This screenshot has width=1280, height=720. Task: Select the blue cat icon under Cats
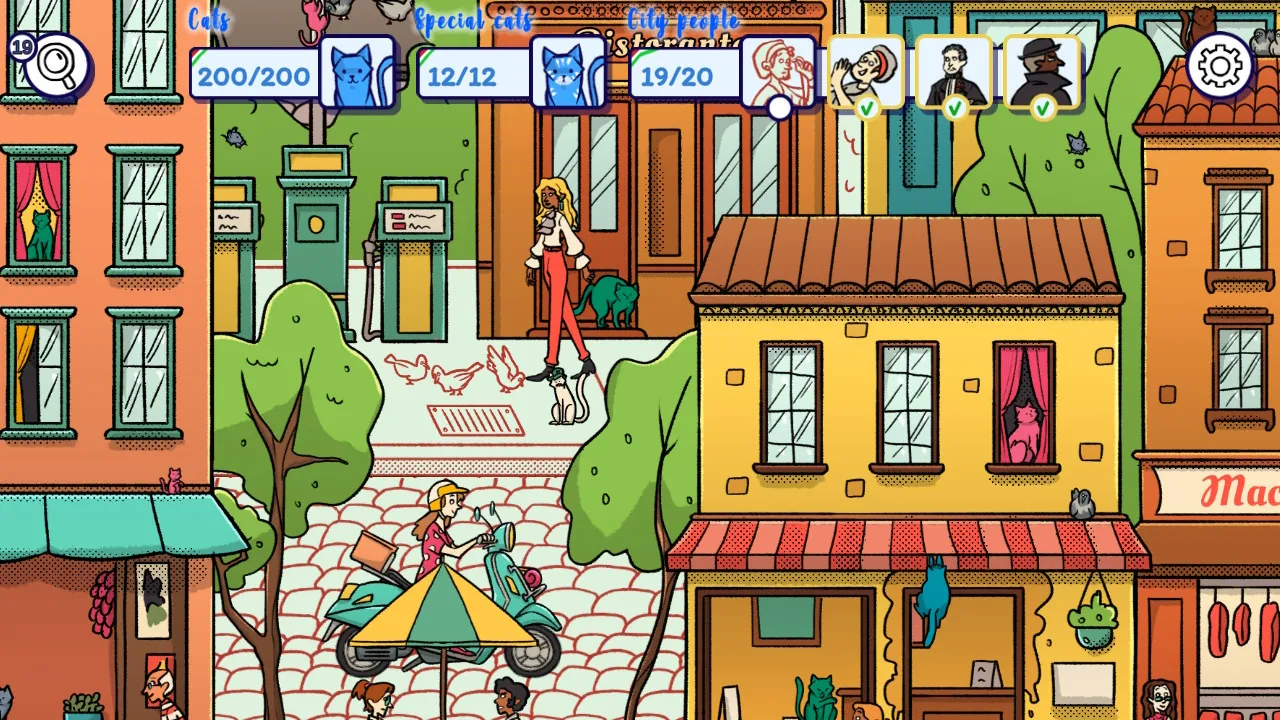tap(357, 73)
